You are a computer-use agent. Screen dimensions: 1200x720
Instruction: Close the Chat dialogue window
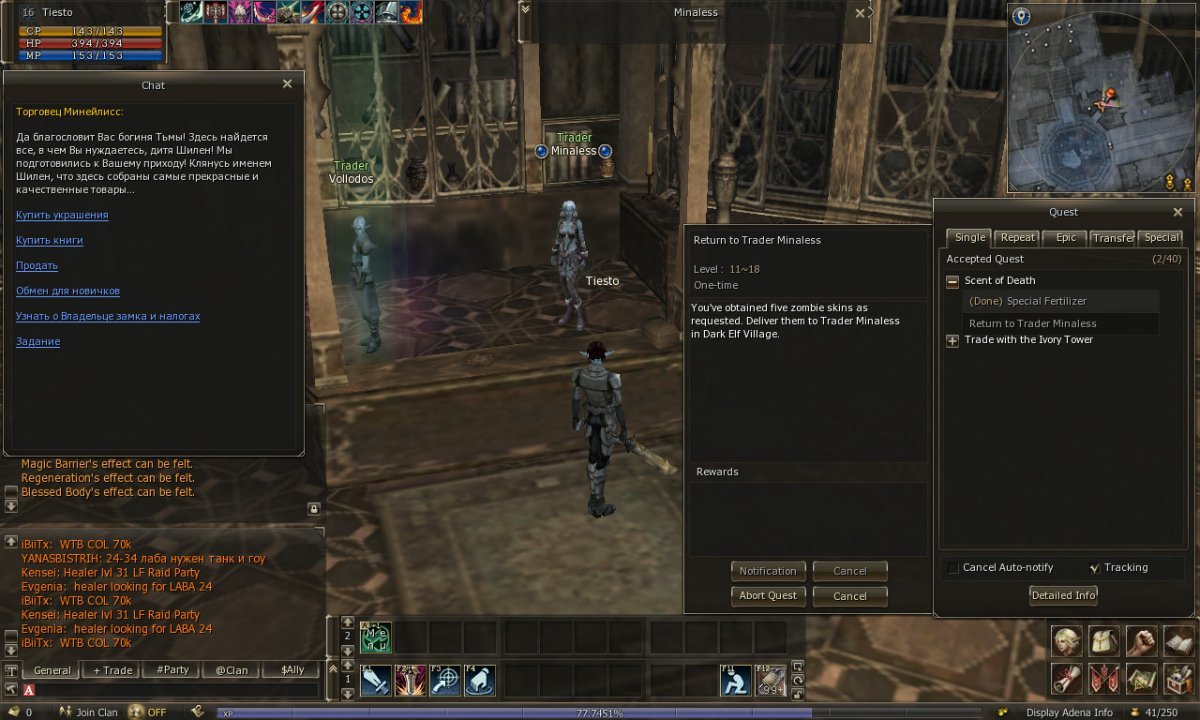[287, 85]
